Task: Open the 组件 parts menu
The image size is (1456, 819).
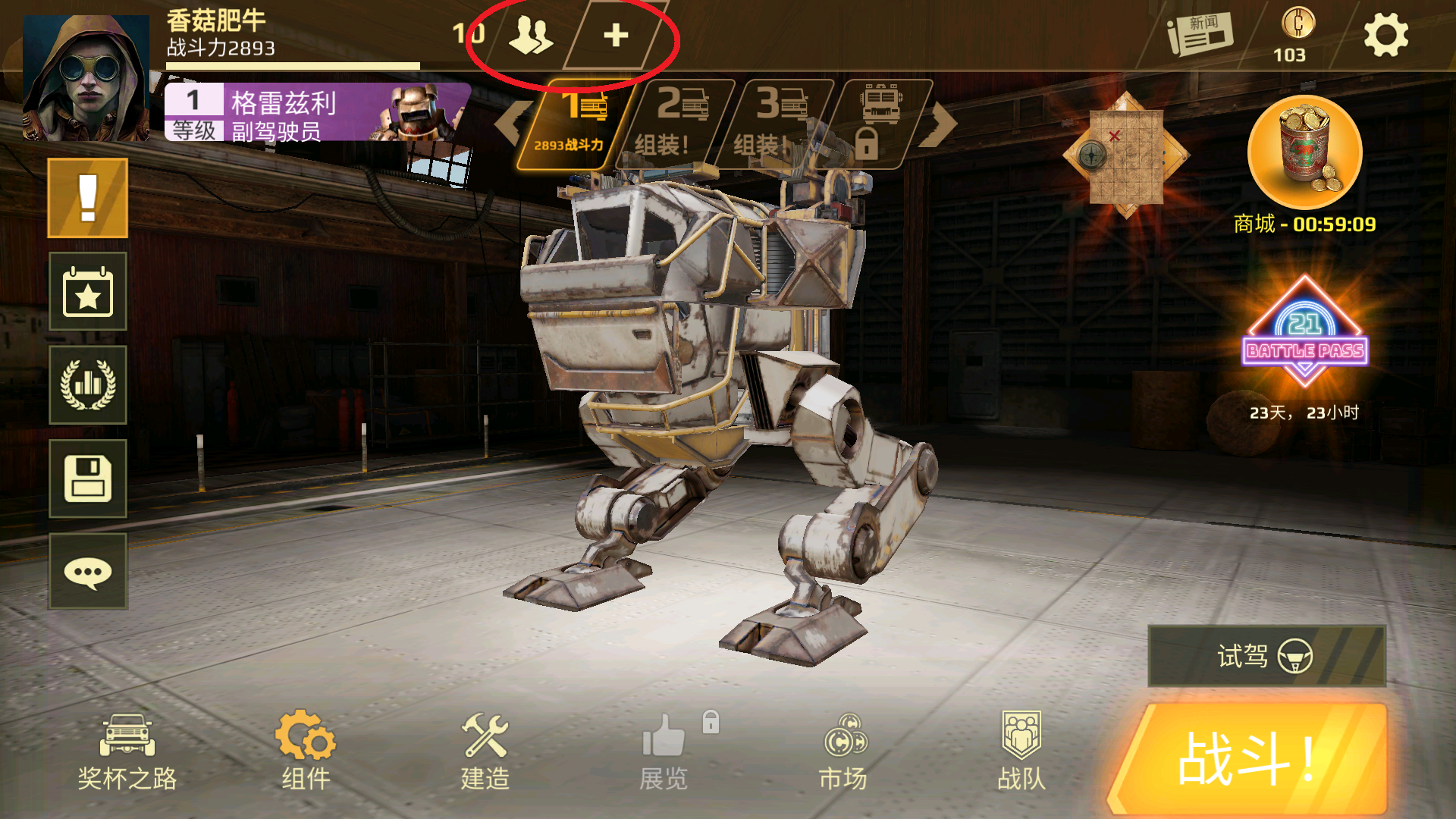Action: [306, 752]
